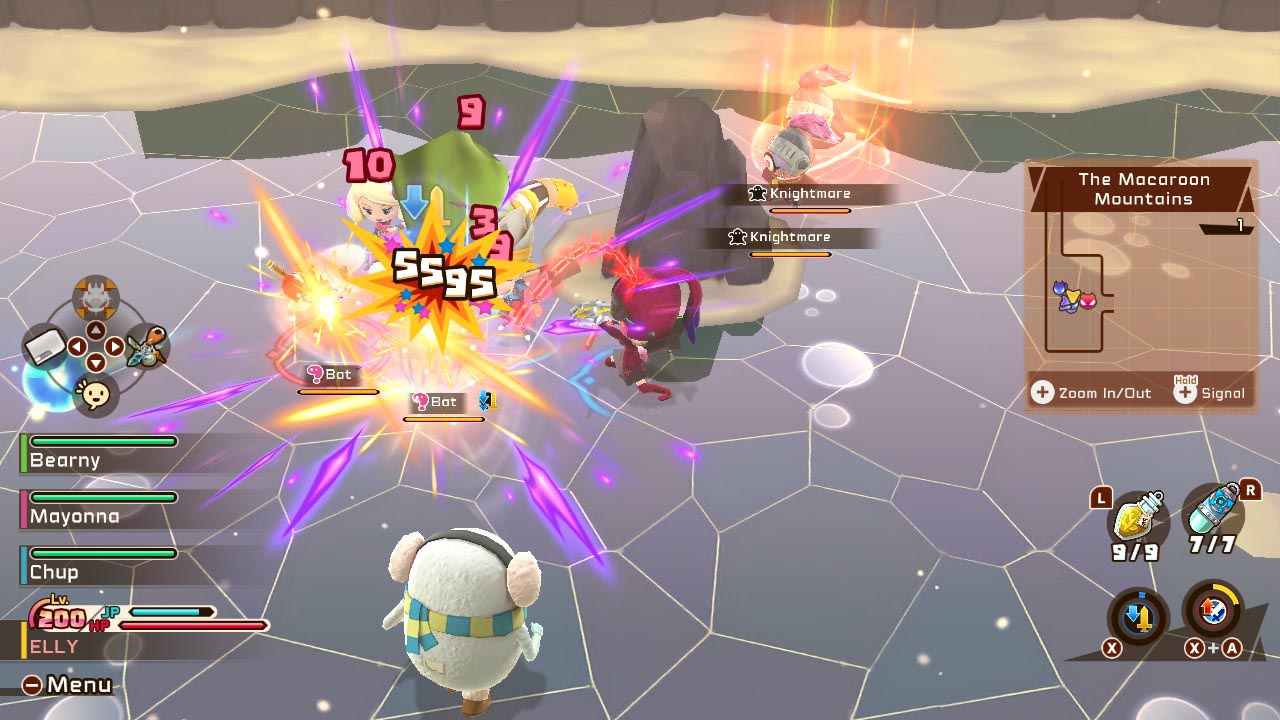
Task: Open the journal icon on the command wheel
Action: [44, 348]
